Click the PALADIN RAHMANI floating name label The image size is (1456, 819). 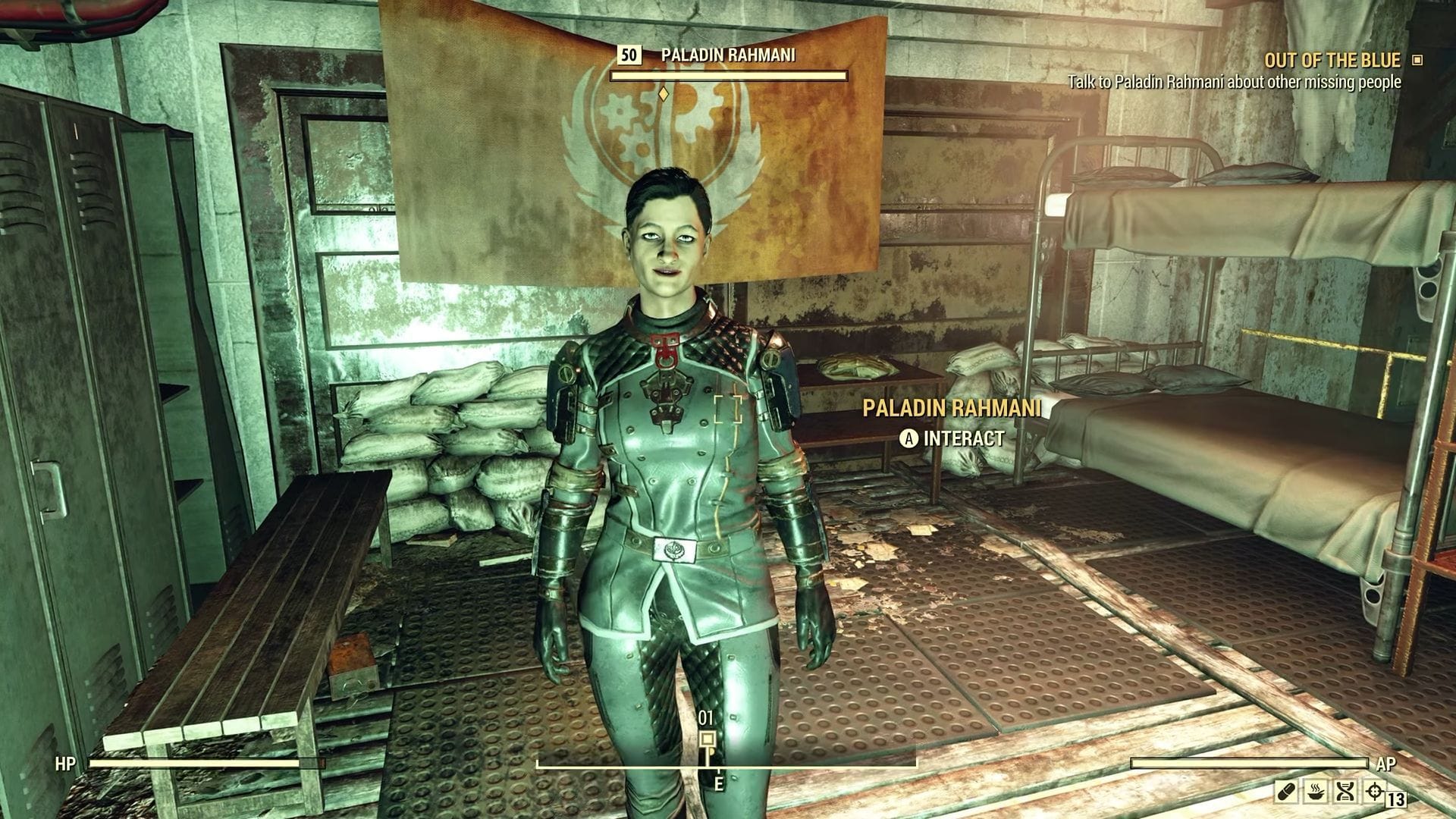(x=952, y=408)
